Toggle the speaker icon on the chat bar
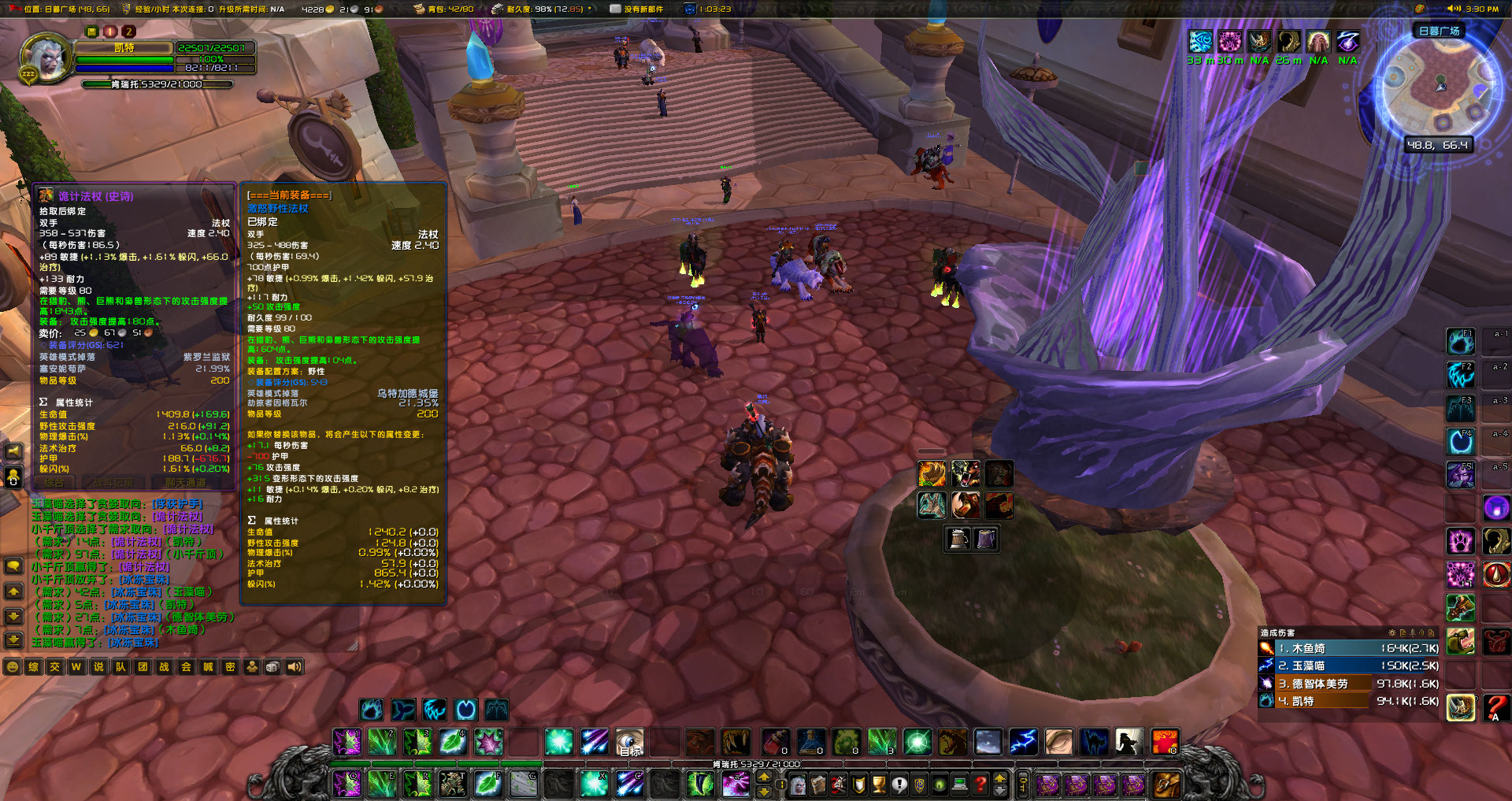Image resolution: width=1512 pixels, height=801 pixels. click(295, 666)
